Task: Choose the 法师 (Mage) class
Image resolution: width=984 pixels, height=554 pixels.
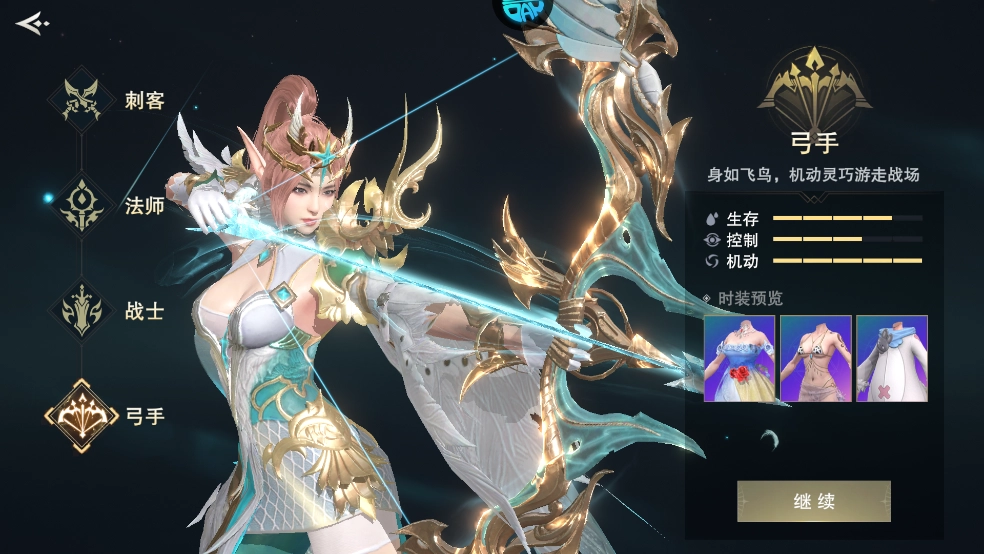Action: pos(82,206)
